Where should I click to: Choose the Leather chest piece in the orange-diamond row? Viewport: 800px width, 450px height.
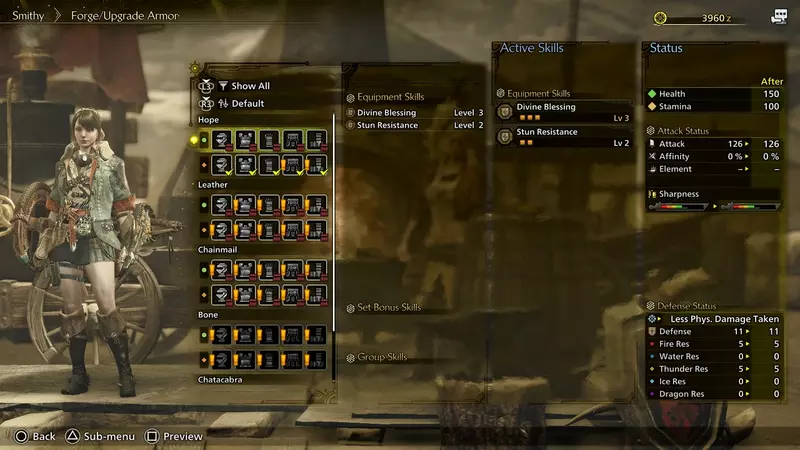click(x=246, y=229)
